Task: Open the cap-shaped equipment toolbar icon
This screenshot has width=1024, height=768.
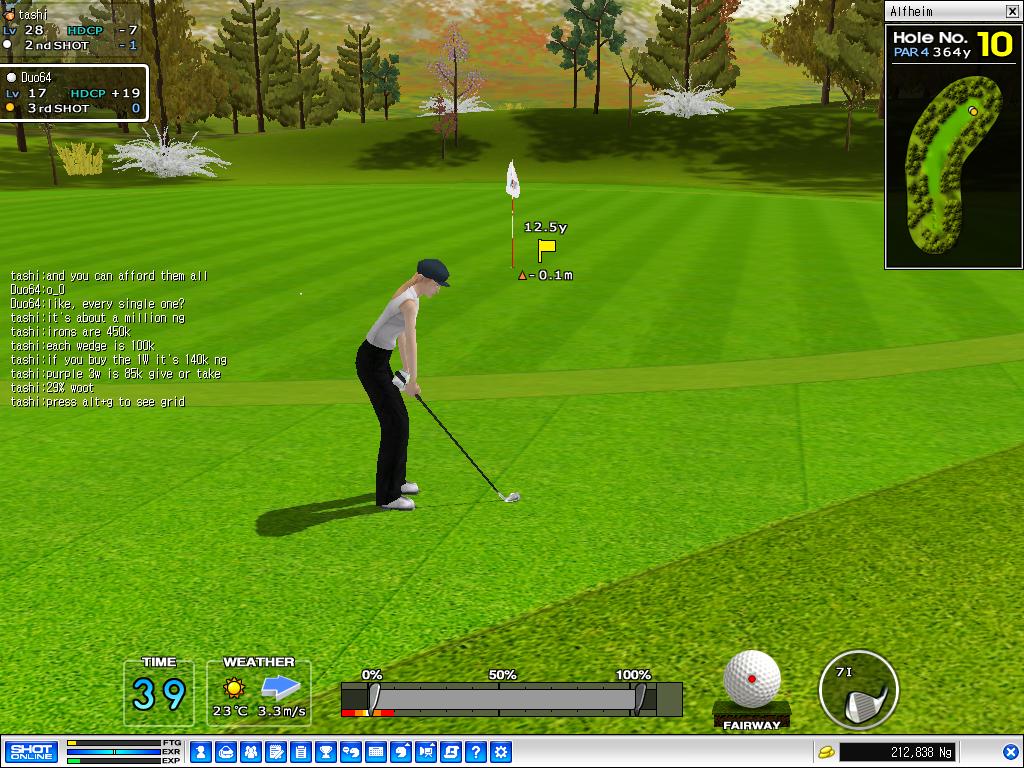Action: tap(226, 752)
